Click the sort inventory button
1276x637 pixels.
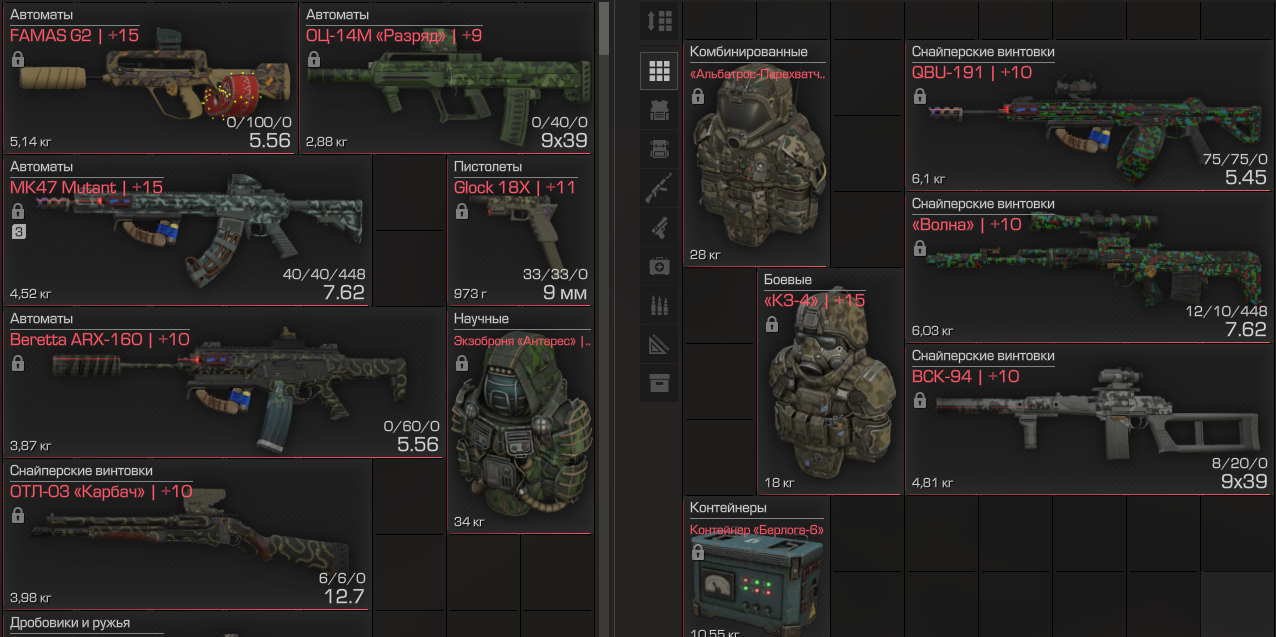click(659, 19)
